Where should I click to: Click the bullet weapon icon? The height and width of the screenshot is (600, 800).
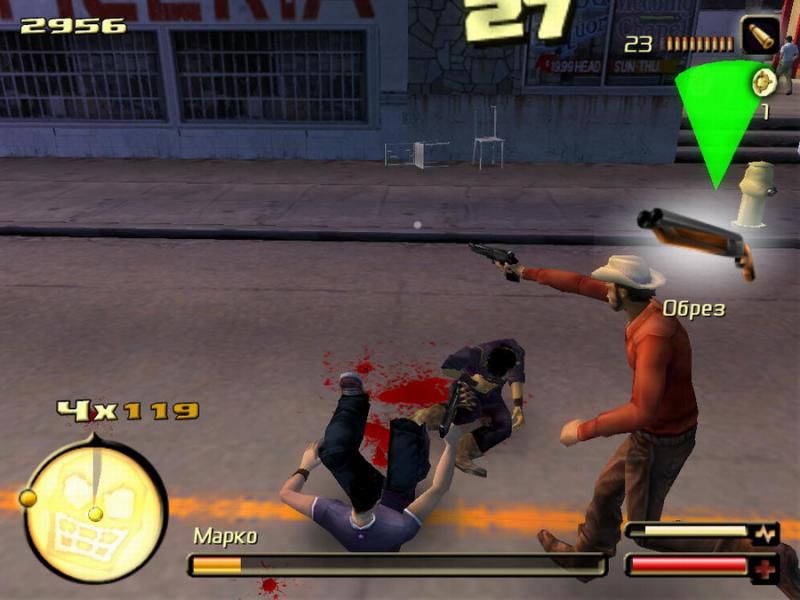coord(760,36)
